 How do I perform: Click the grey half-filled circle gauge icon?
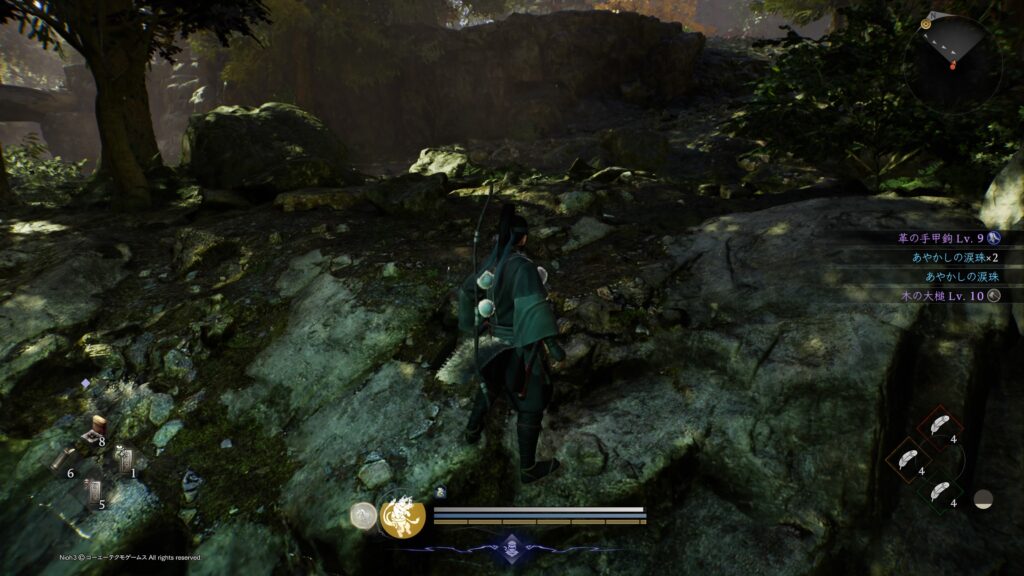point(984,499)
